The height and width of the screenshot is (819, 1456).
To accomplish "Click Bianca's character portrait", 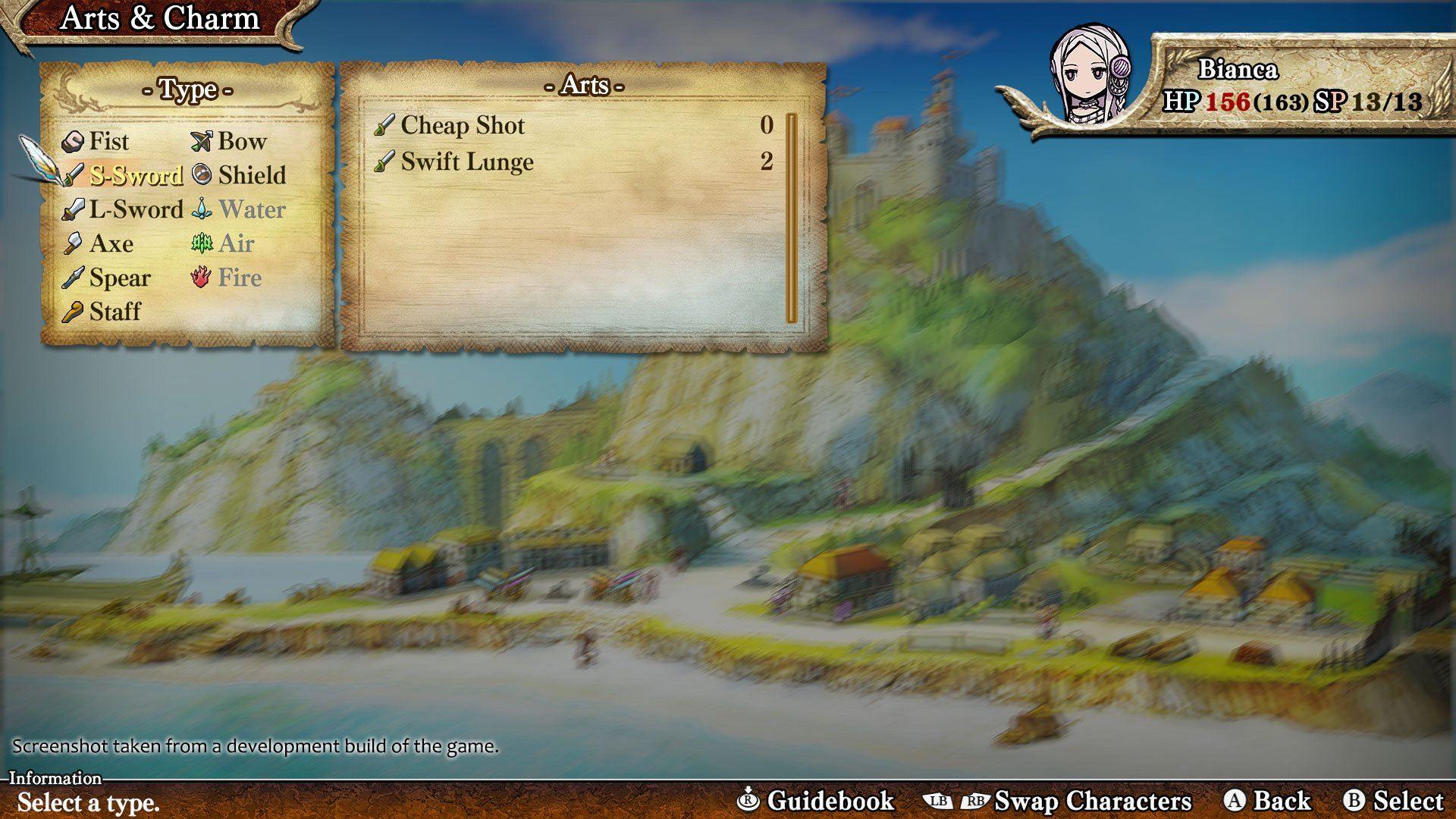I will (1087, 75).
